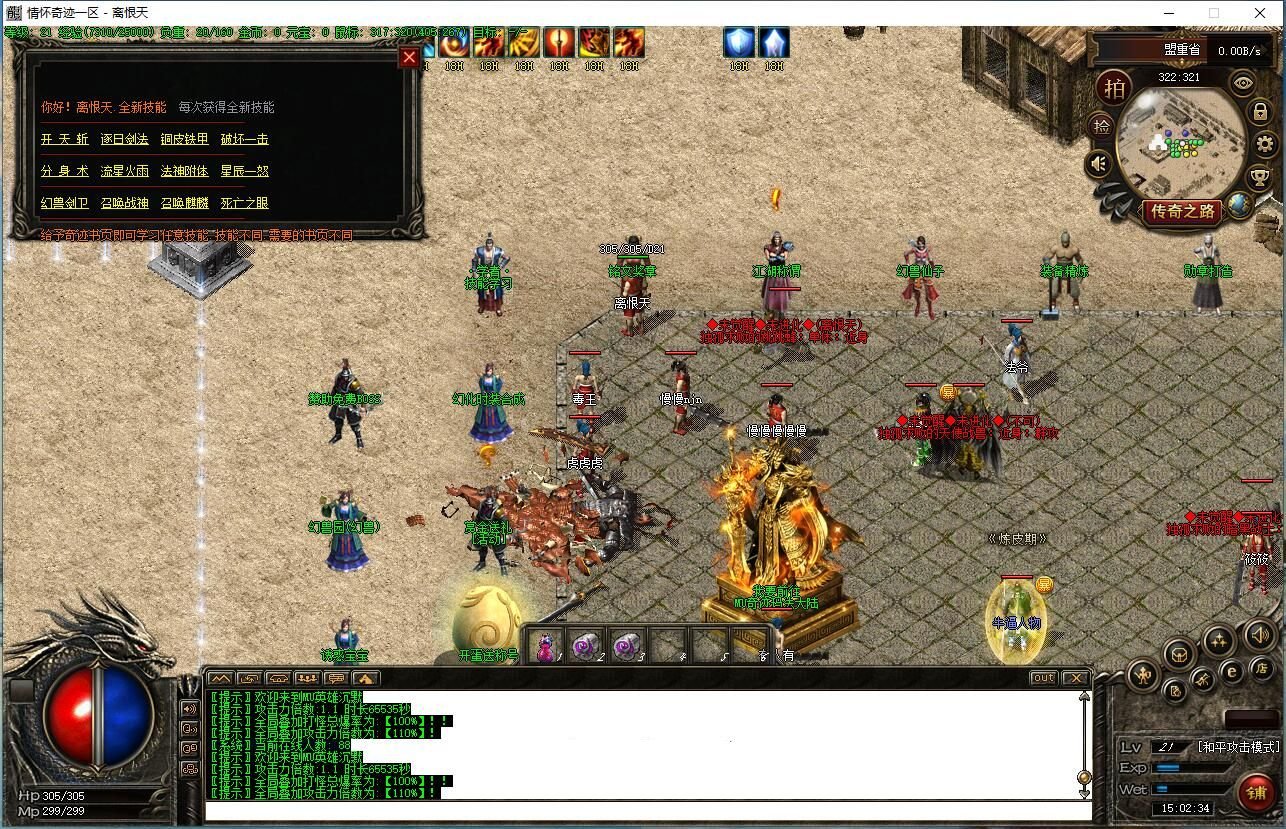
Task: Open the 拍 auction button
Action: point(1113,88)
